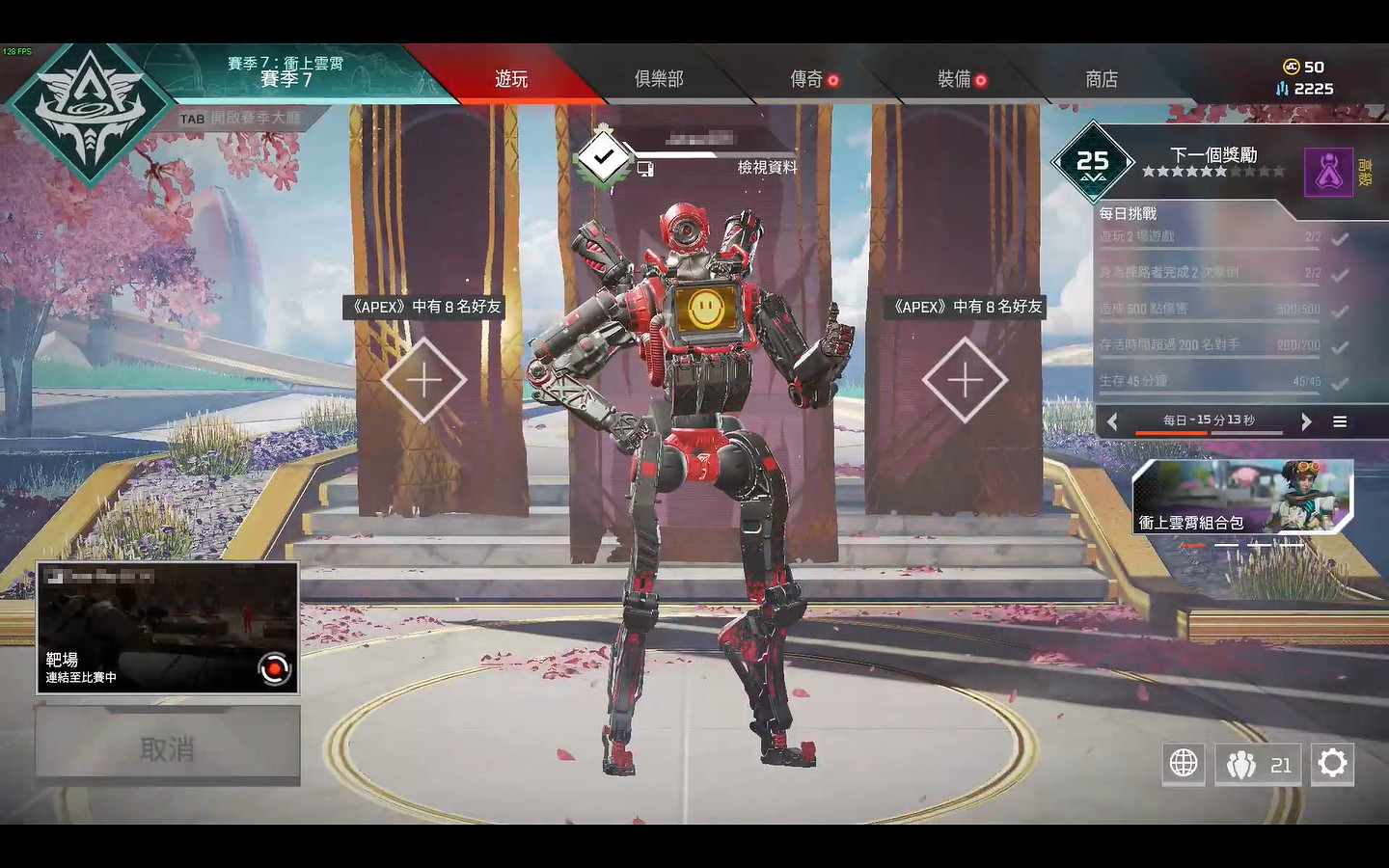Click the checkmark on the 遊玩 2 場遊戲 challenge
The width and height of the screenshot is (1389, 868).
pos(1340,235)
